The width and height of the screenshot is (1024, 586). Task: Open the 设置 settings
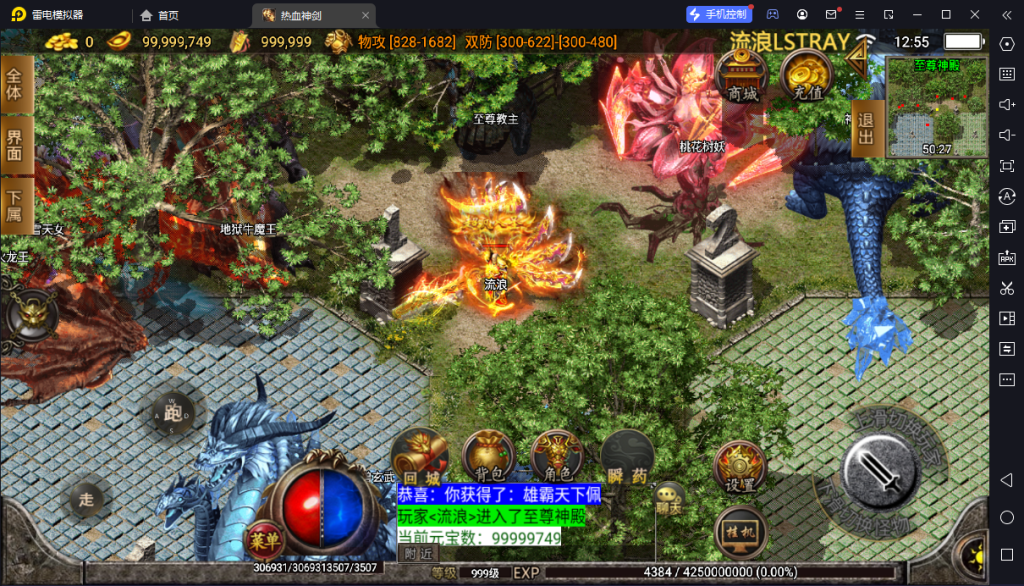pos(740,468)
